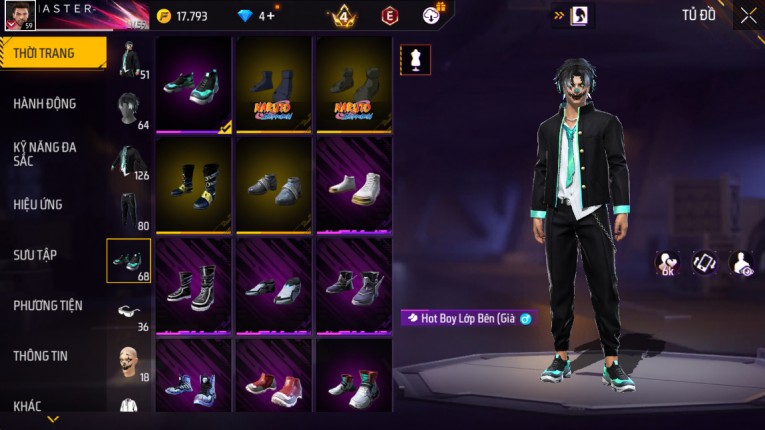This screenshot has width=765, height=430.
Task: Add diamonds with the plus button
Action: click(270, 16)
